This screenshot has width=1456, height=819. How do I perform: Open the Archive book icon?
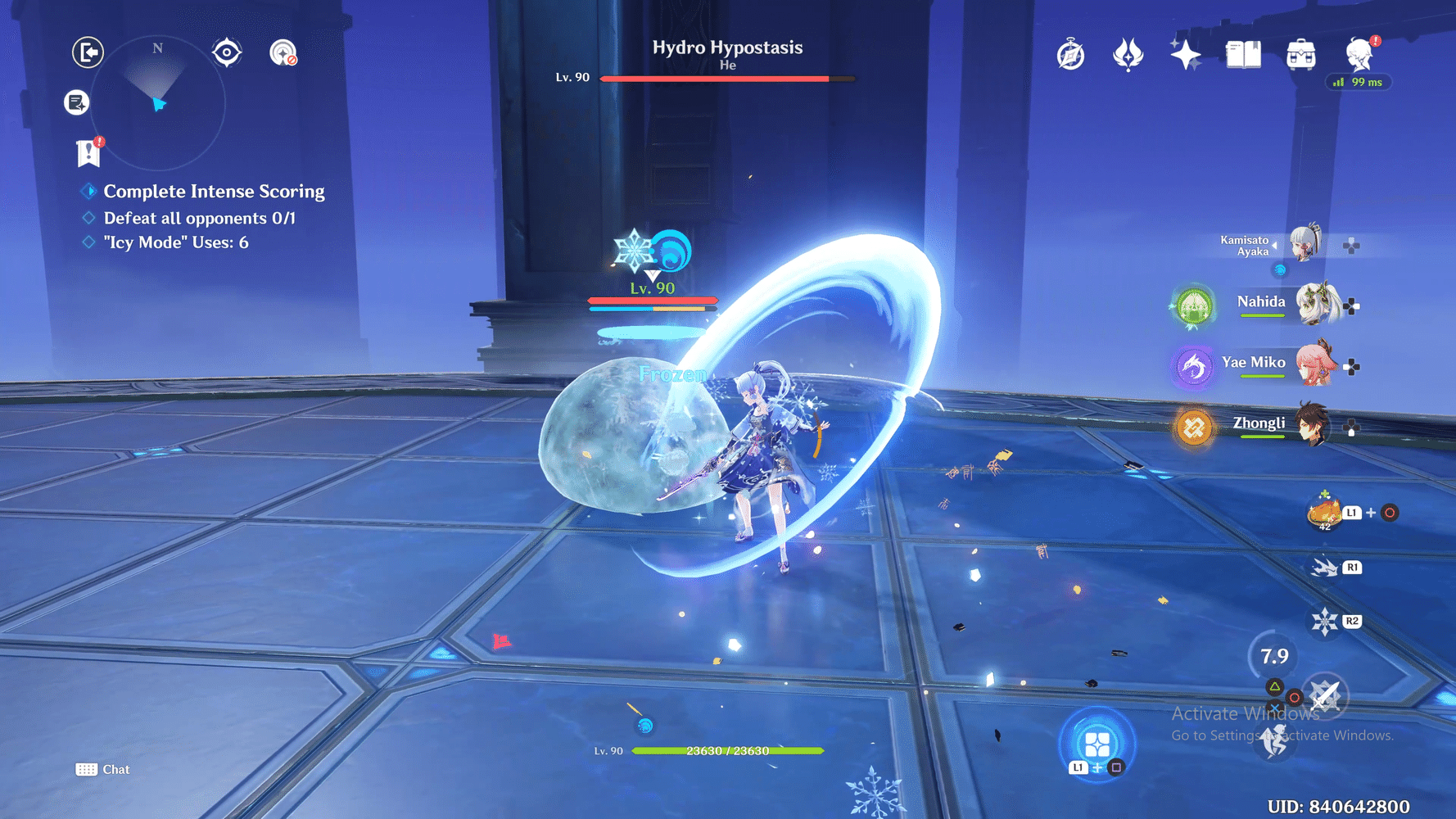[1243, 52]
